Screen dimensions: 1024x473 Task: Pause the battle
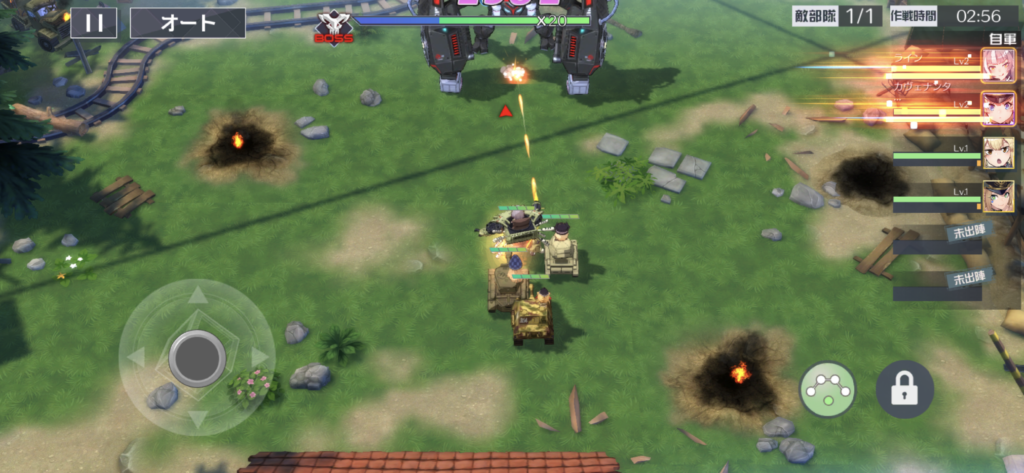(93, 22)
